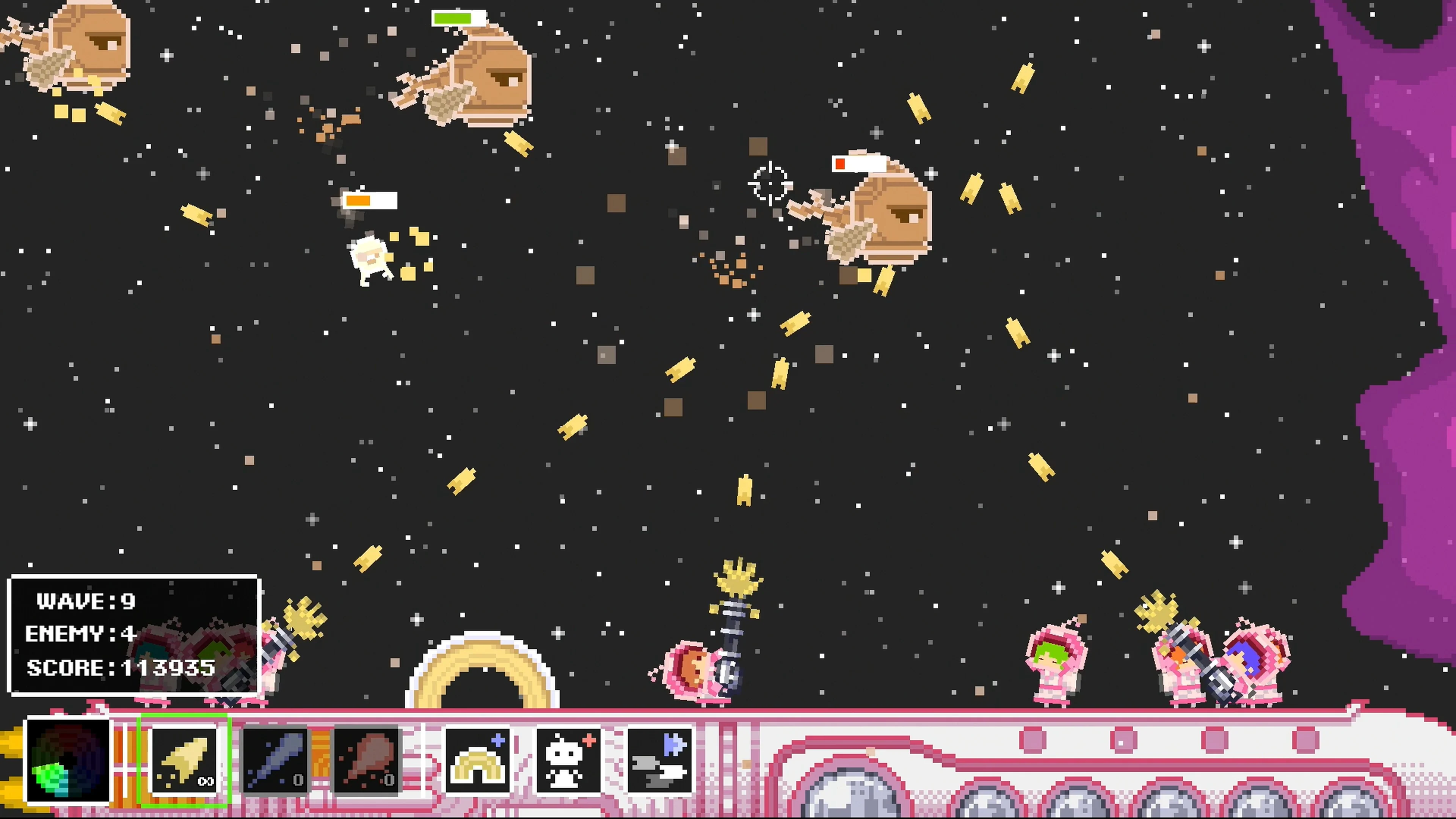Click the green health bar above the top enemy

point(452,19)
